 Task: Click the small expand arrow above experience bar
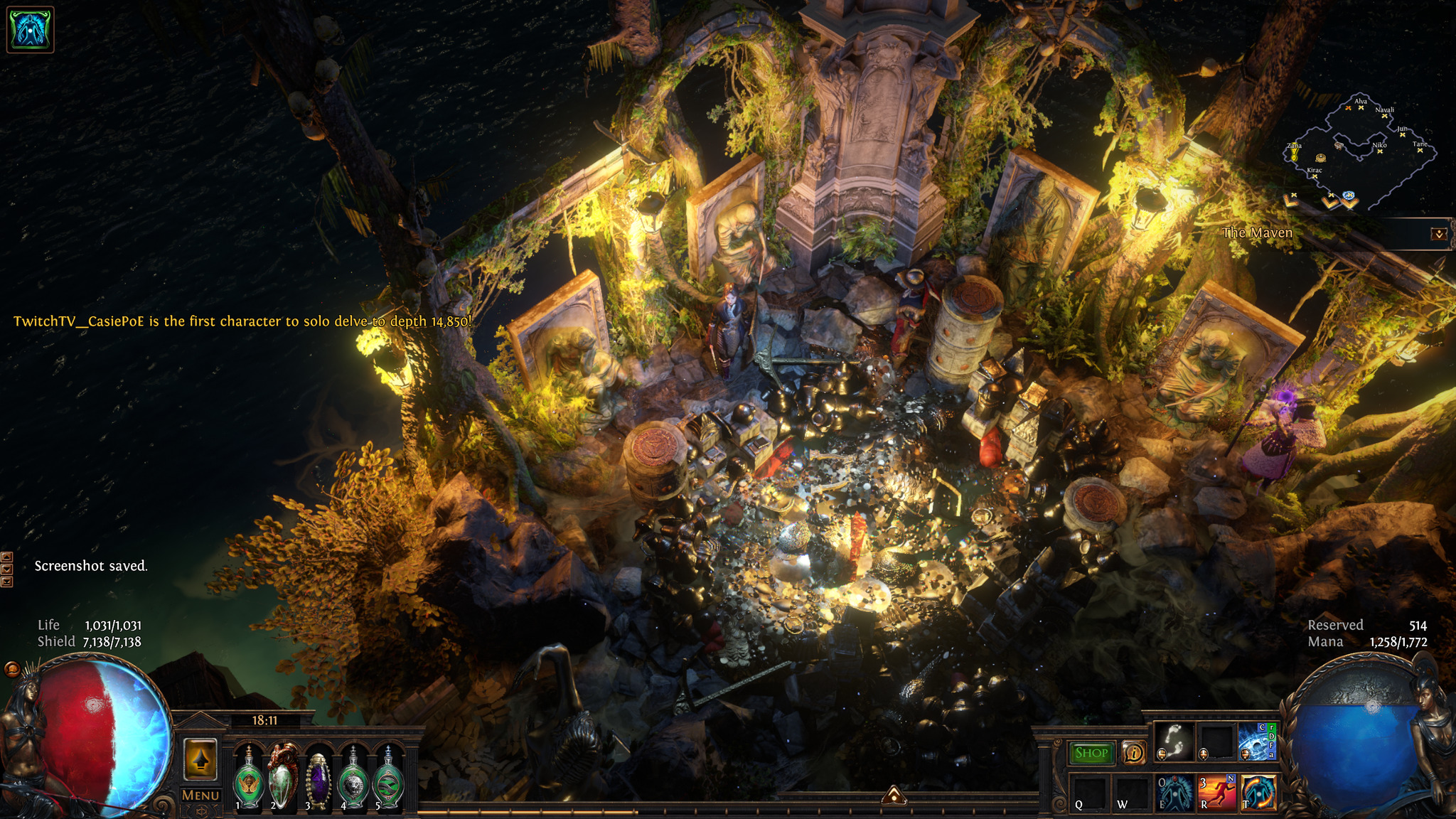tap(894, 795)
